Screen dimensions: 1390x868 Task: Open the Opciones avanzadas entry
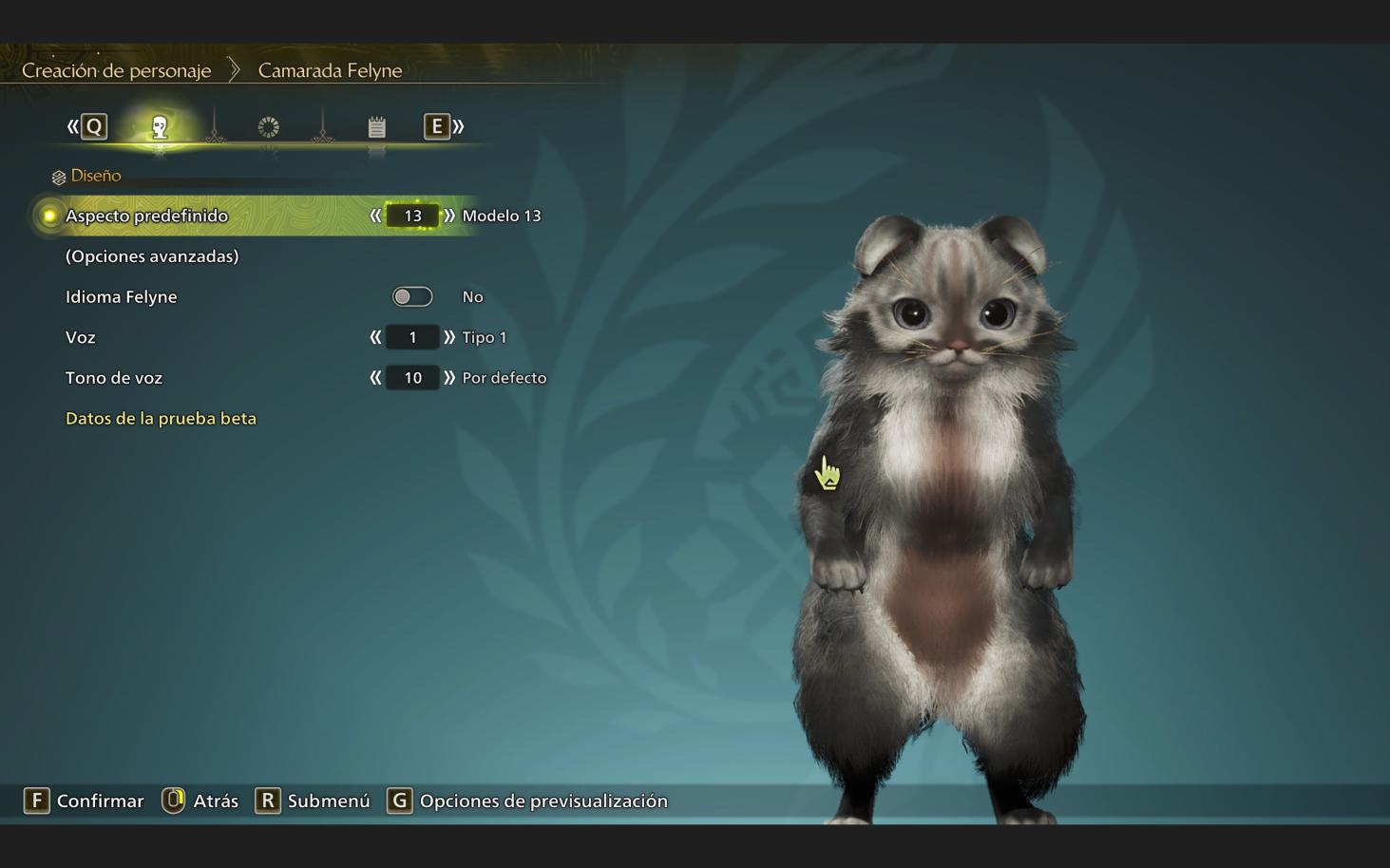click(152, 256)
